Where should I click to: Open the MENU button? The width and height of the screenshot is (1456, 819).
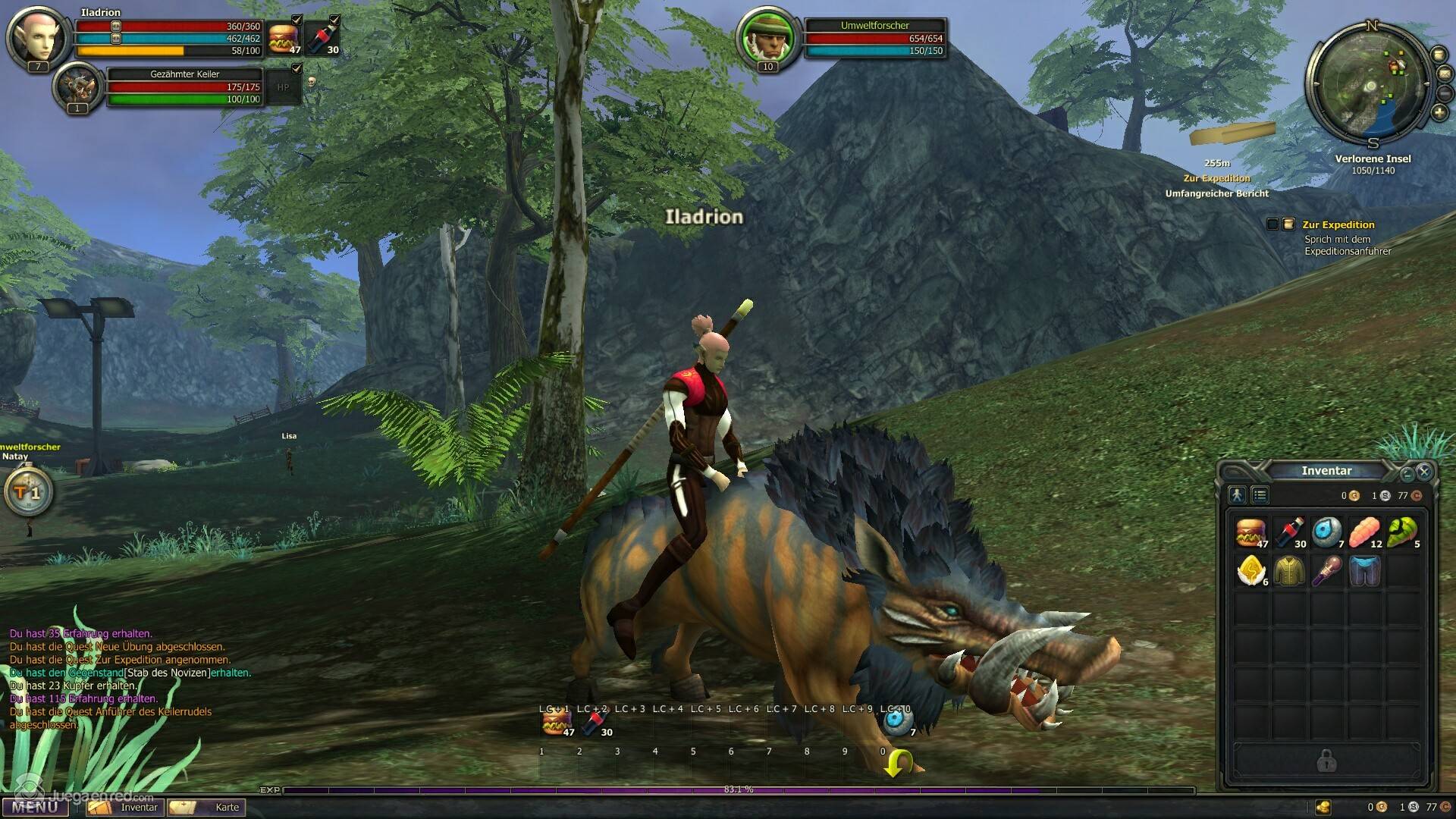coord(35,807)
